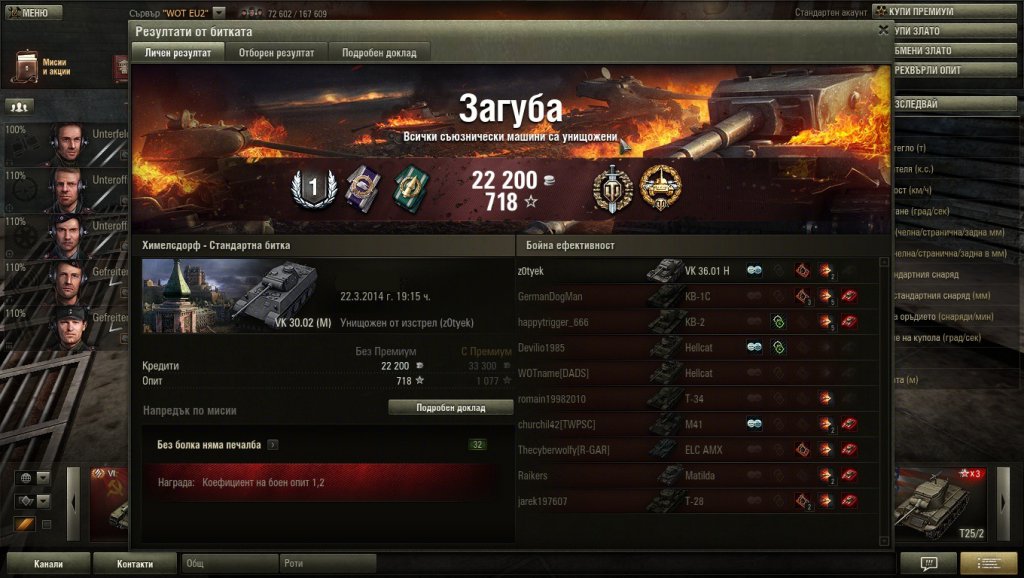The image size is (1024, 578).
Task: Open the Канали chat channels button
Action: 48,564
